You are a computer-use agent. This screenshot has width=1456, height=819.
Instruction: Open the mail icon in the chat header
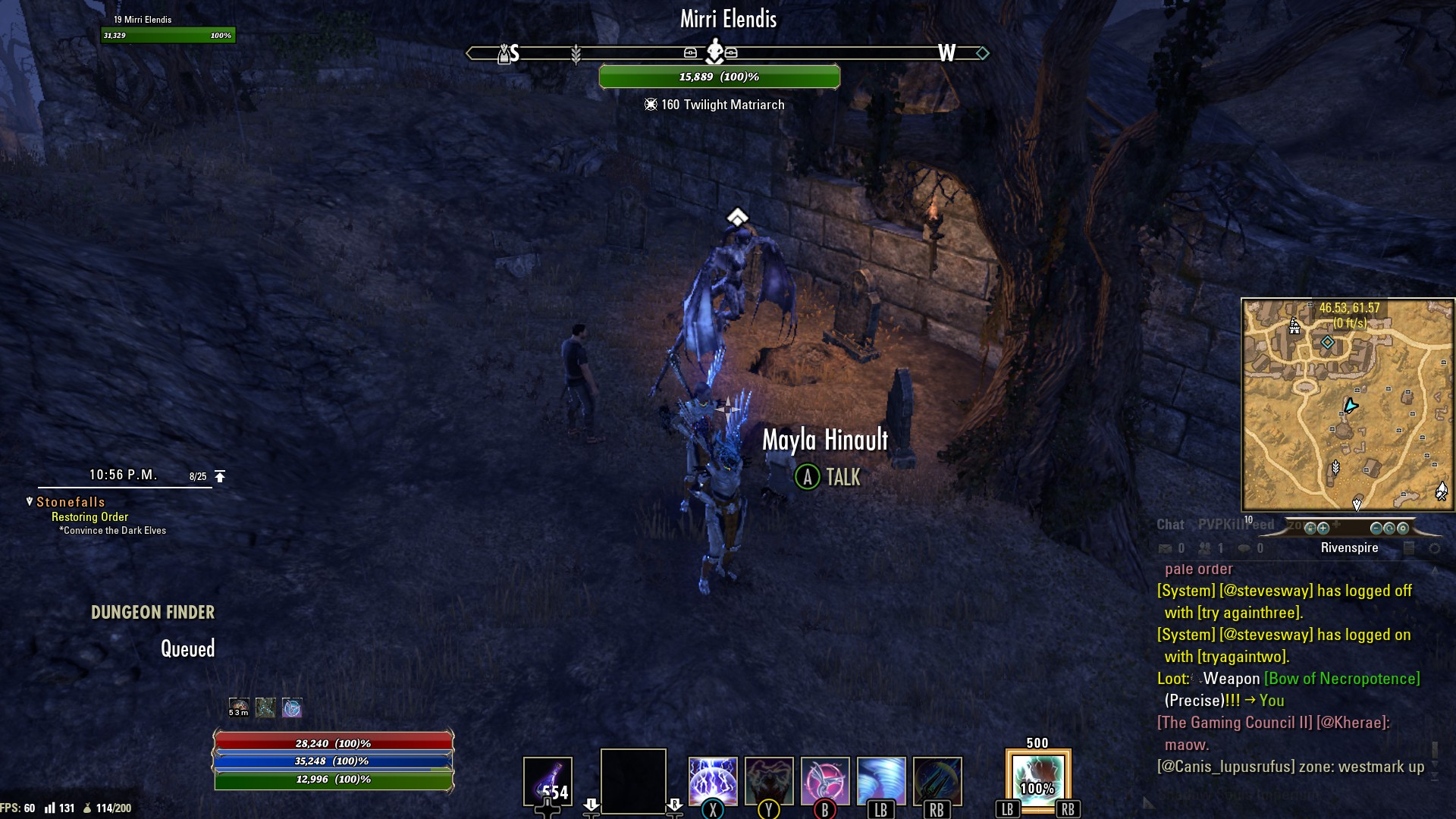[x=1166, y=548]
